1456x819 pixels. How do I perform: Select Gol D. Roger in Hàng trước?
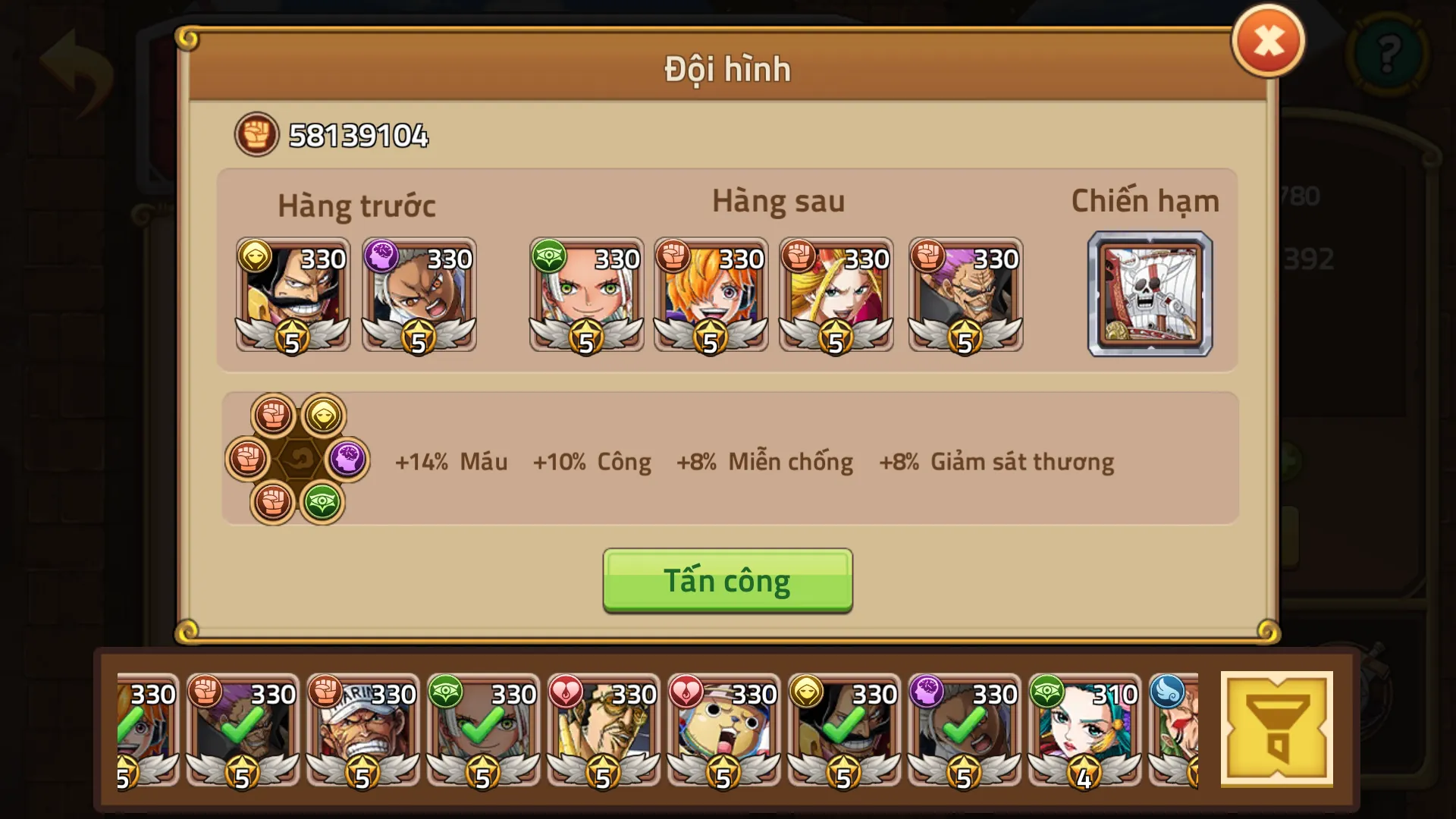tap(293, 296)
